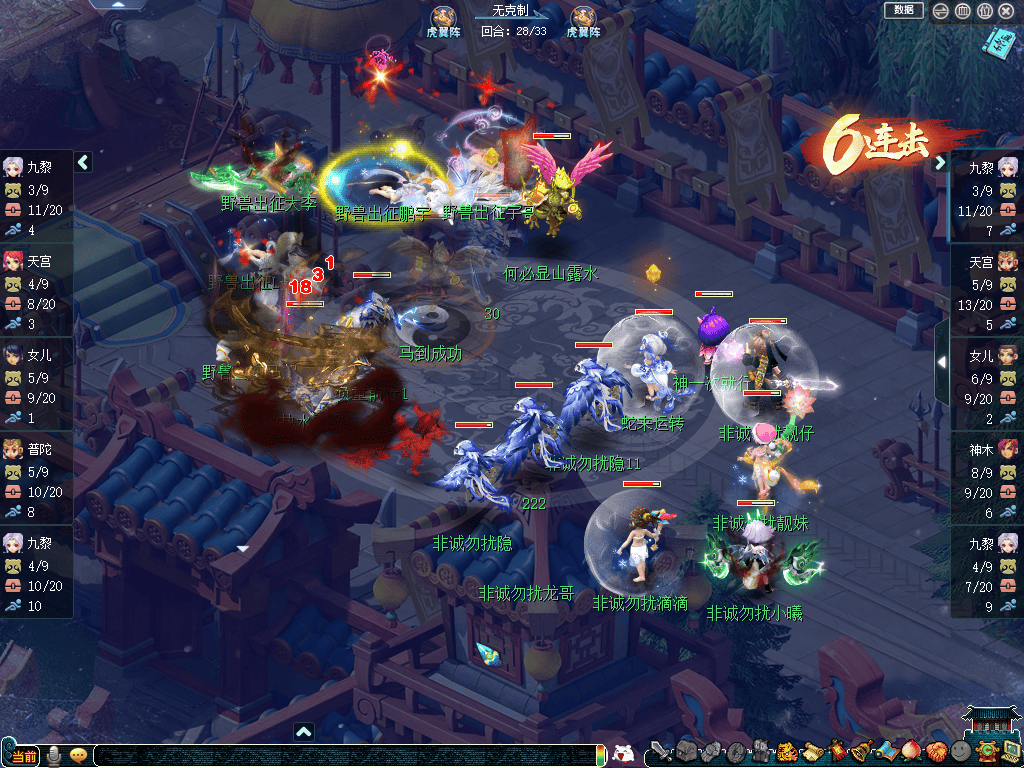
Task: Open the chat speech bubble icon
Action: pyautogui.click(x=78, y=755)
